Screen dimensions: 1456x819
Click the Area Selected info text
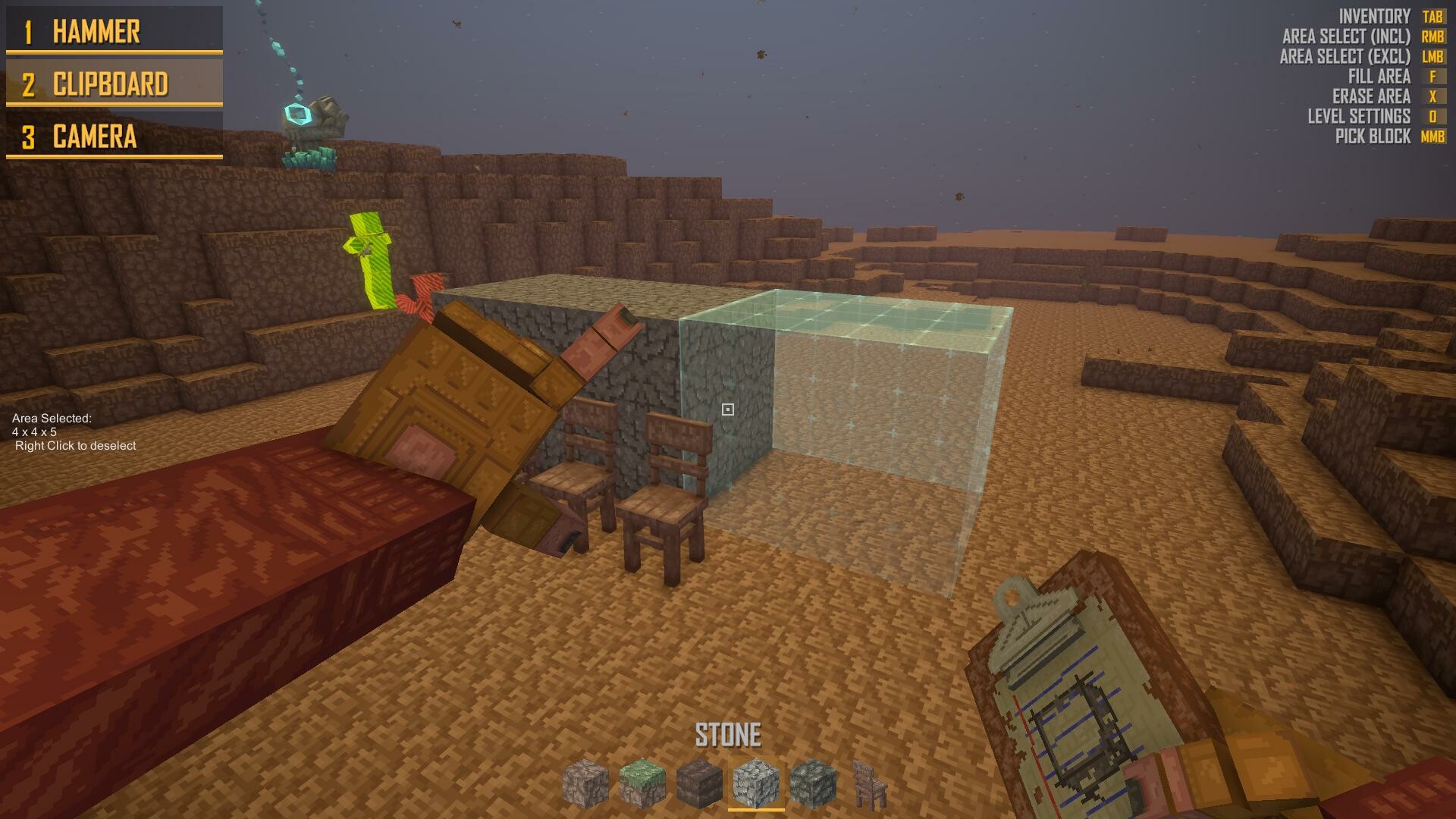tap(73, 432)
